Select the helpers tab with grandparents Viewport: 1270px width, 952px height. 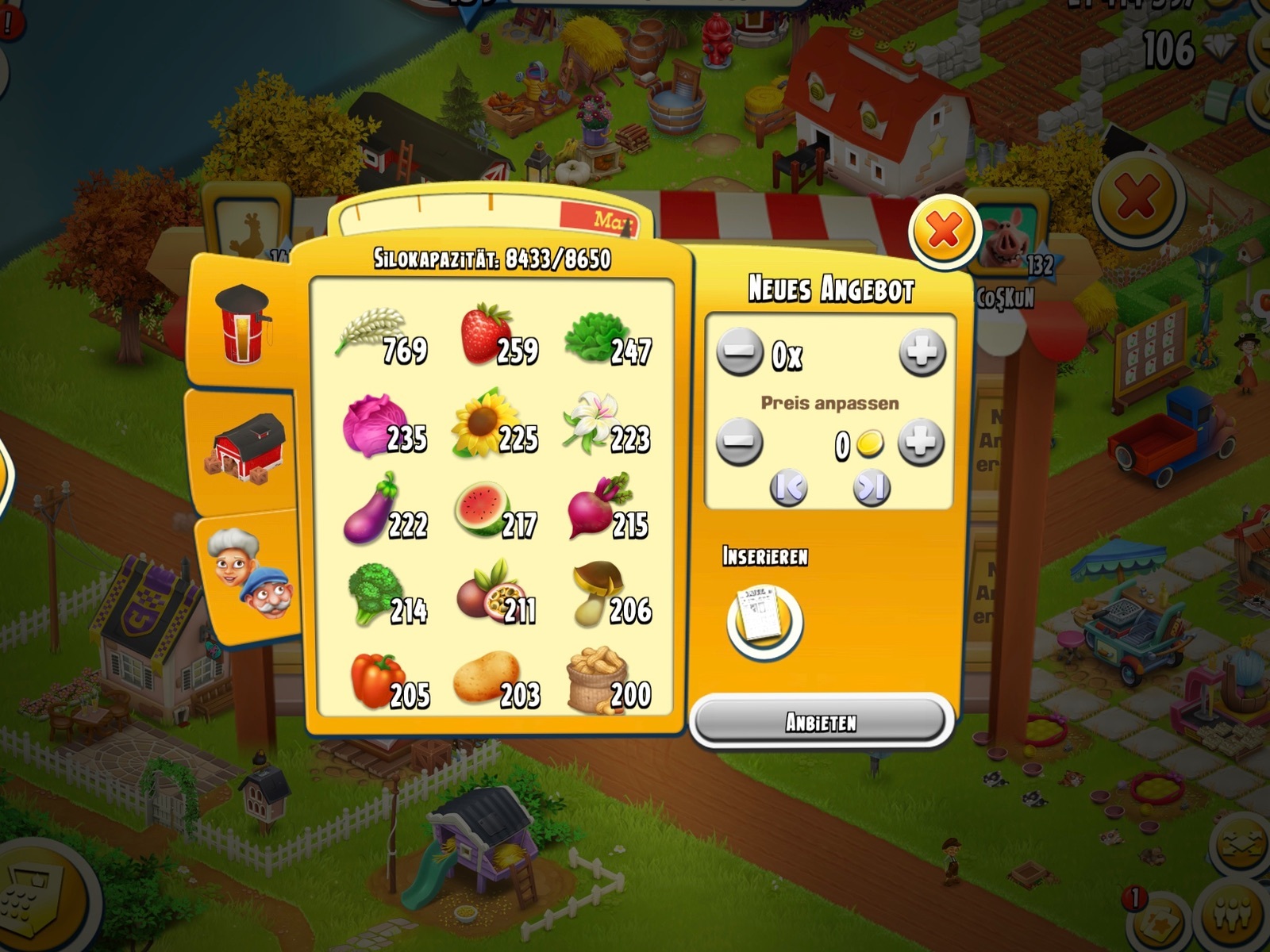pyautogui.click(x=249, y=571)
